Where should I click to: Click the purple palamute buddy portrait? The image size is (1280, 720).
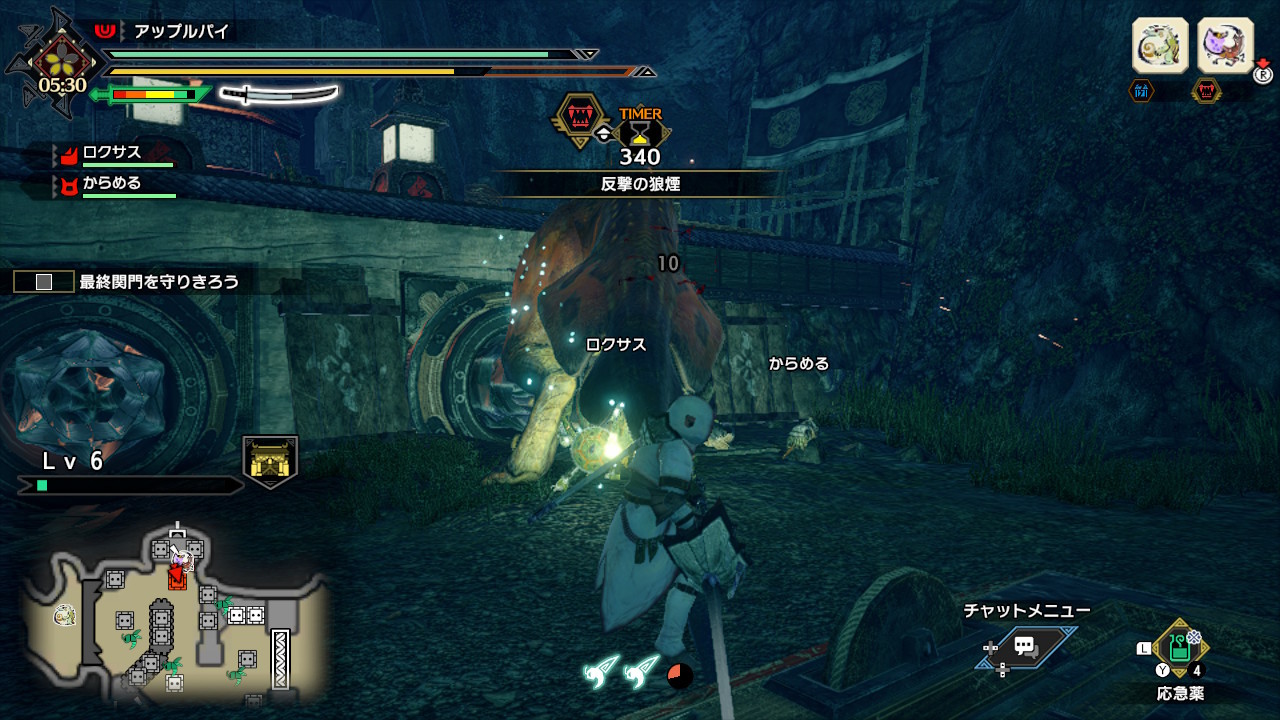point(1225,46)
